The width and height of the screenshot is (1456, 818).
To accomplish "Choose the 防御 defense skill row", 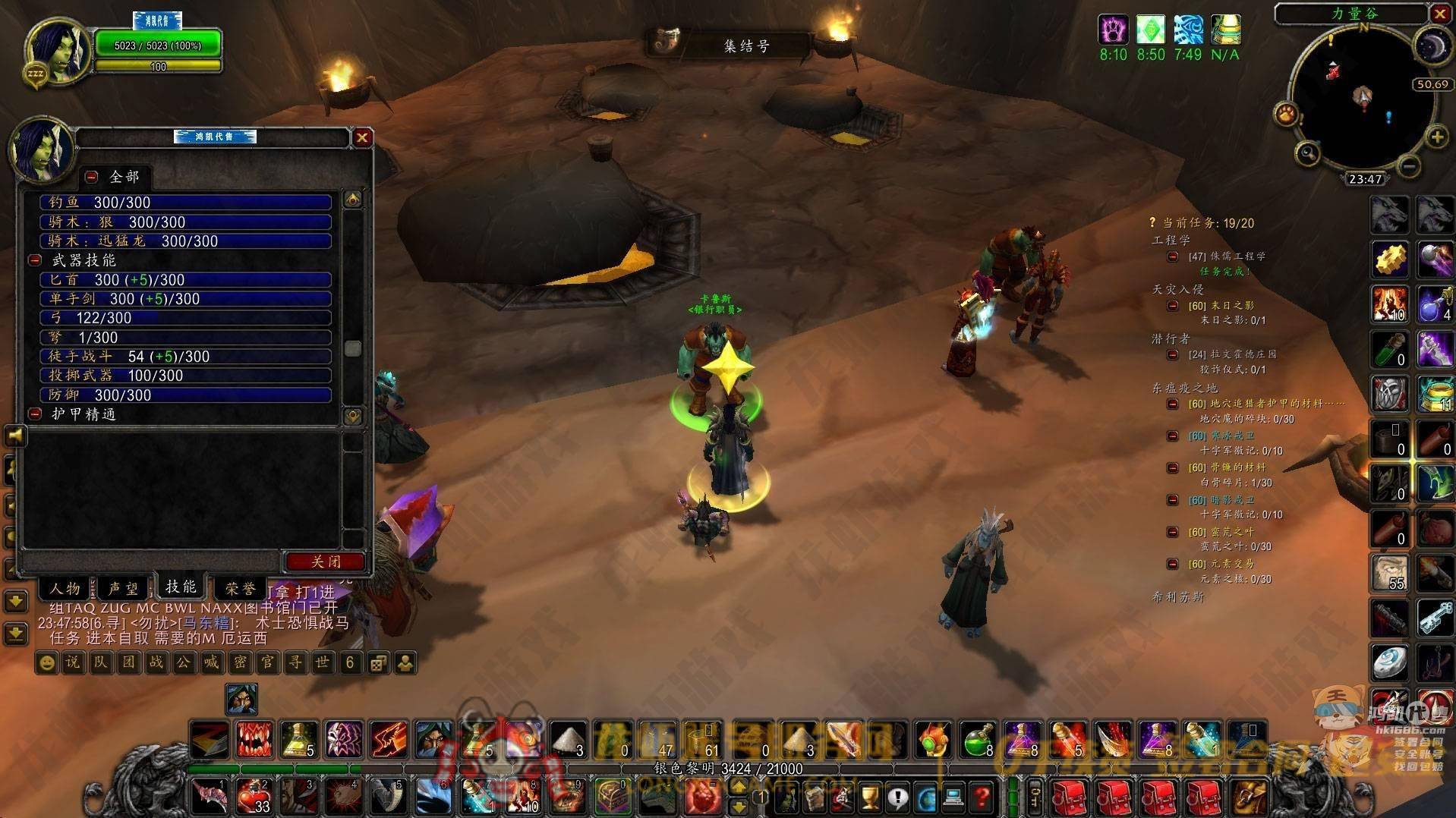I will pos(185,395).
